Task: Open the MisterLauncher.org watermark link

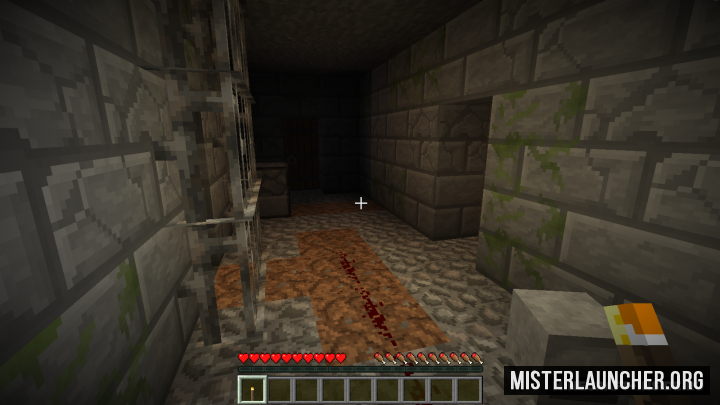Action: 607,380
